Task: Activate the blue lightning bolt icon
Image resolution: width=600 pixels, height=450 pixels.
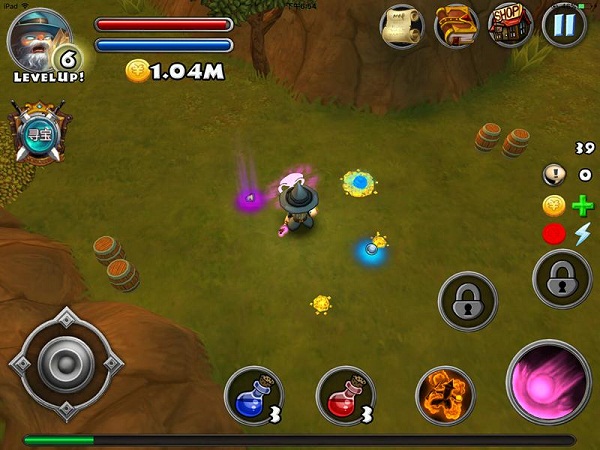Action: [582, 234]
